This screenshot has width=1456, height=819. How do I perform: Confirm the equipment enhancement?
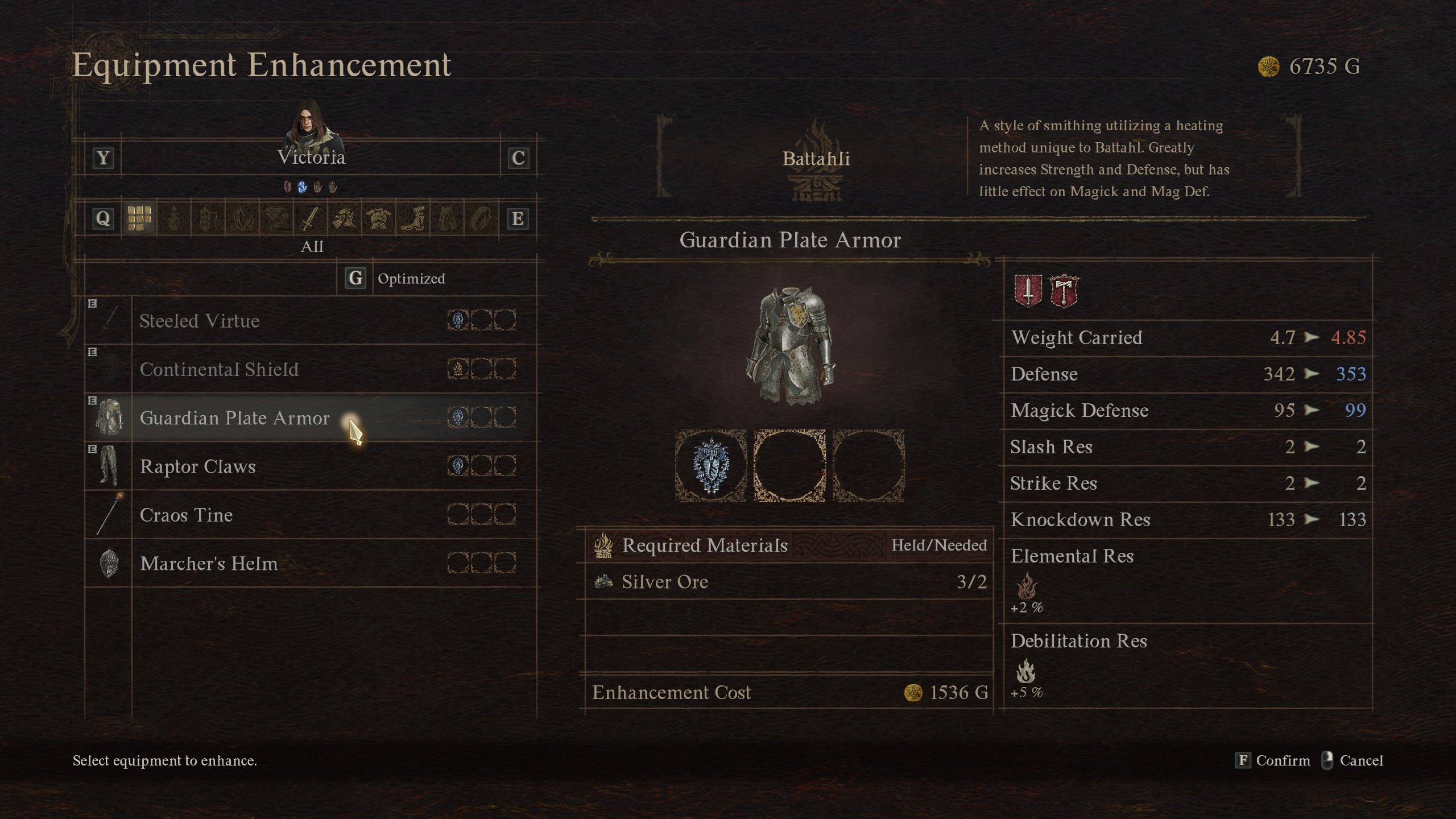click(1273, 760)
